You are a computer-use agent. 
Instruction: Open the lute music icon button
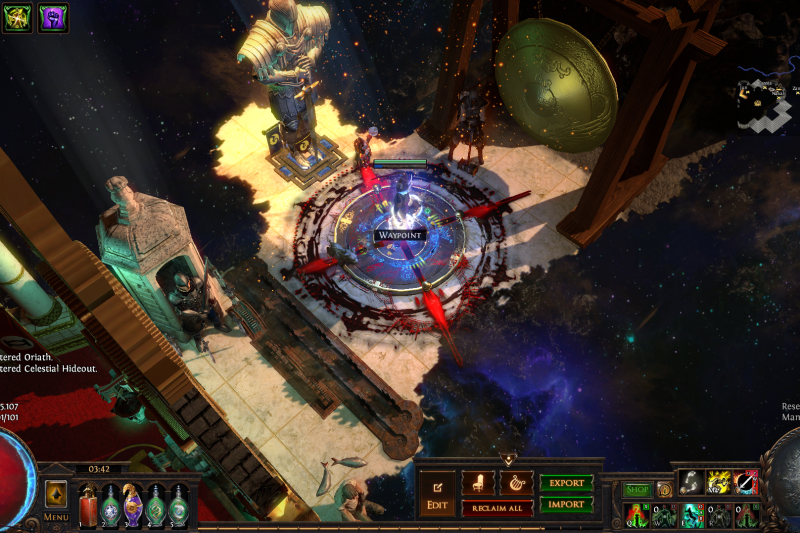coord(516,482)
